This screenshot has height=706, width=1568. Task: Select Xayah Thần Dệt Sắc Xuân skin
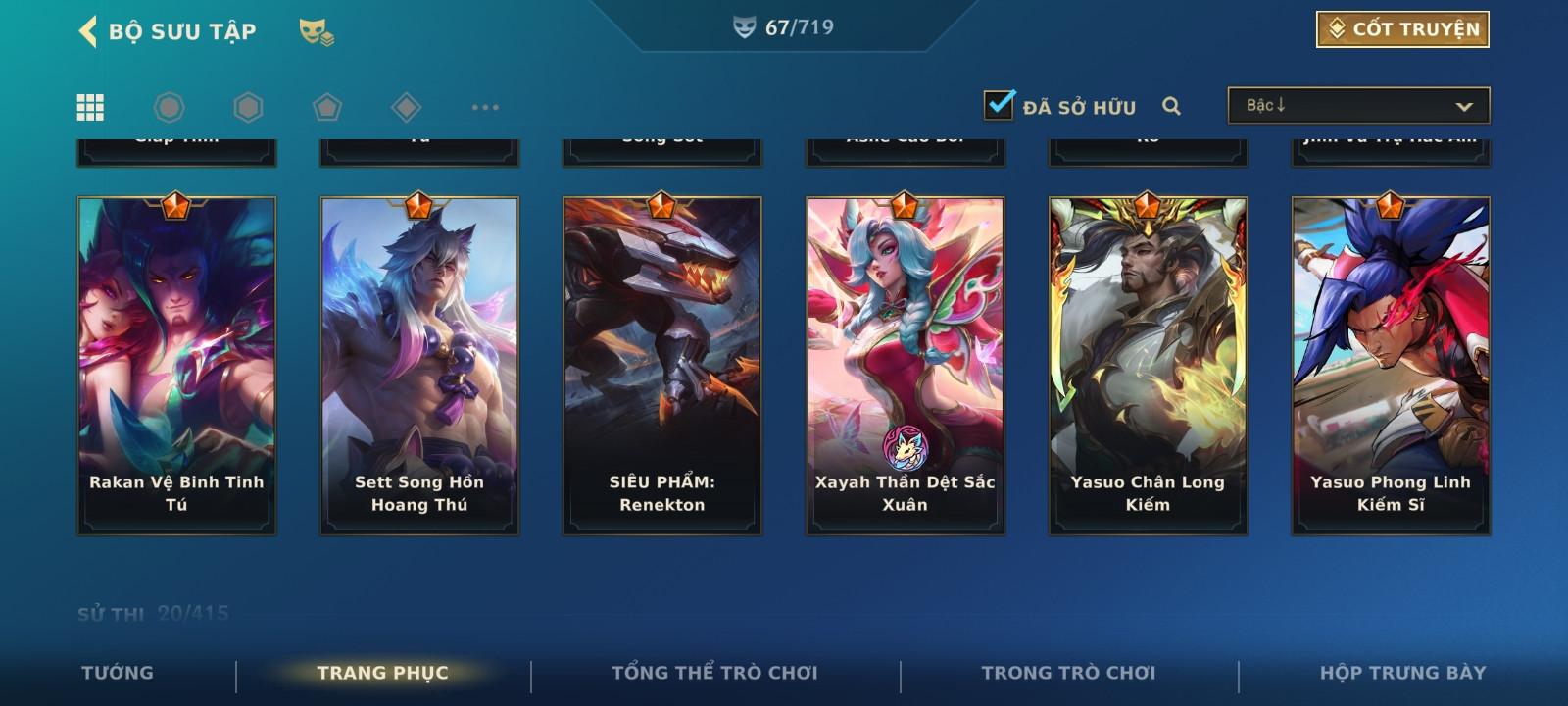[x=905, y=366]
